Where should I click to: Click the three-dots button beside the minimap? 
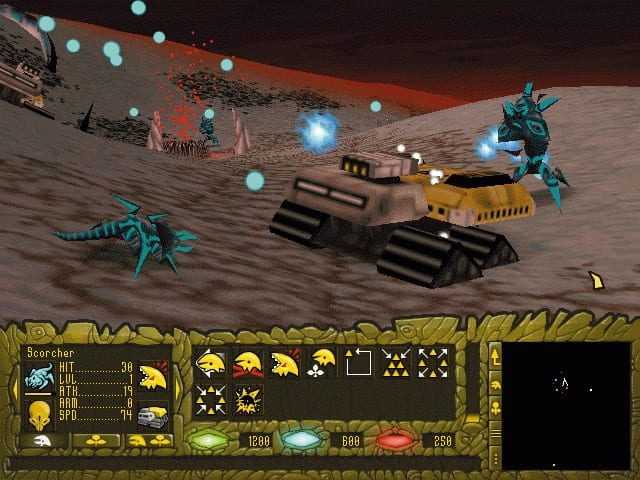click(x=494, y=457)
